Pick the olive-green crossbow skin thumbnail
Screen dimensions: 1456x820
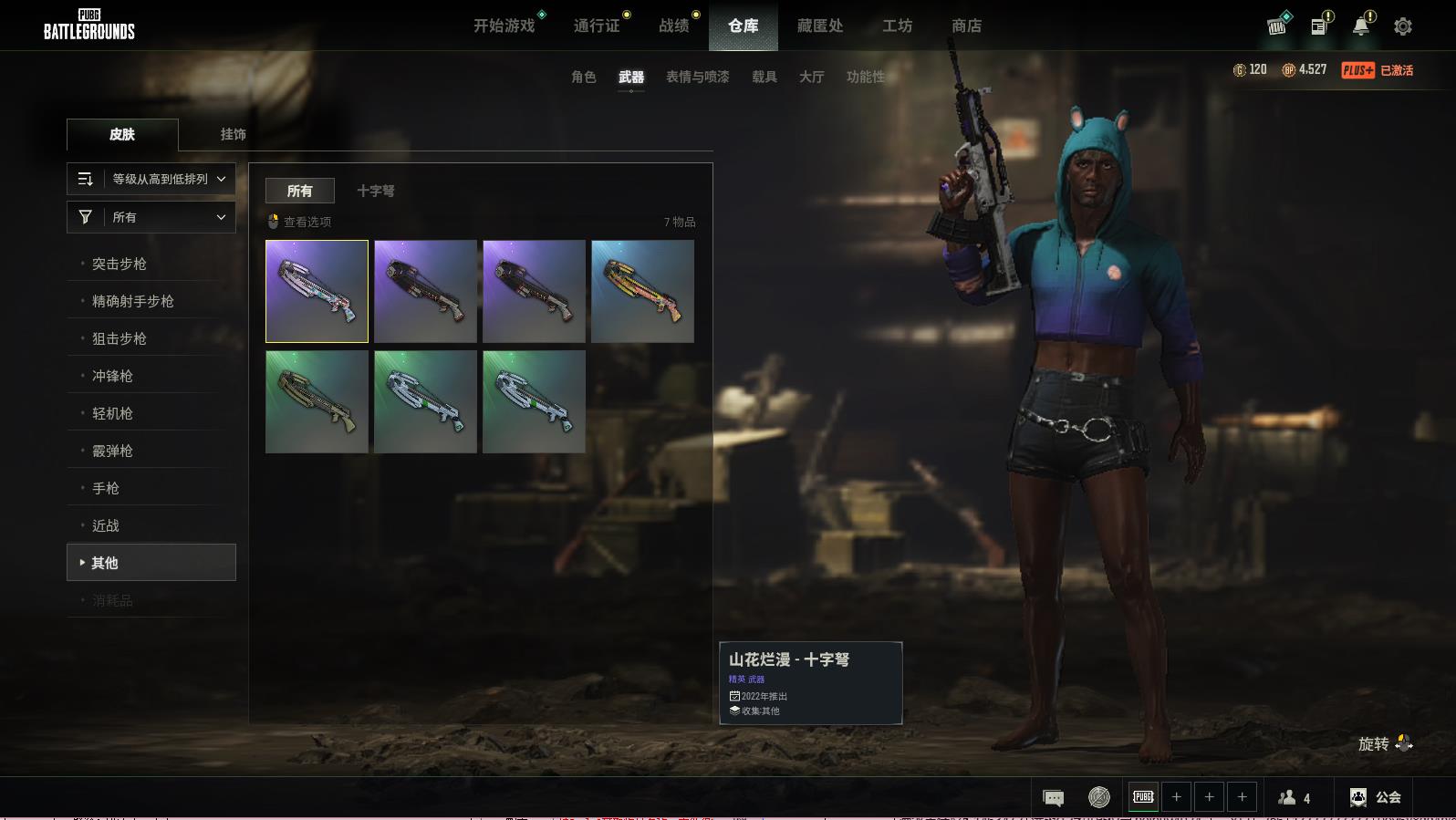(317, 401)
